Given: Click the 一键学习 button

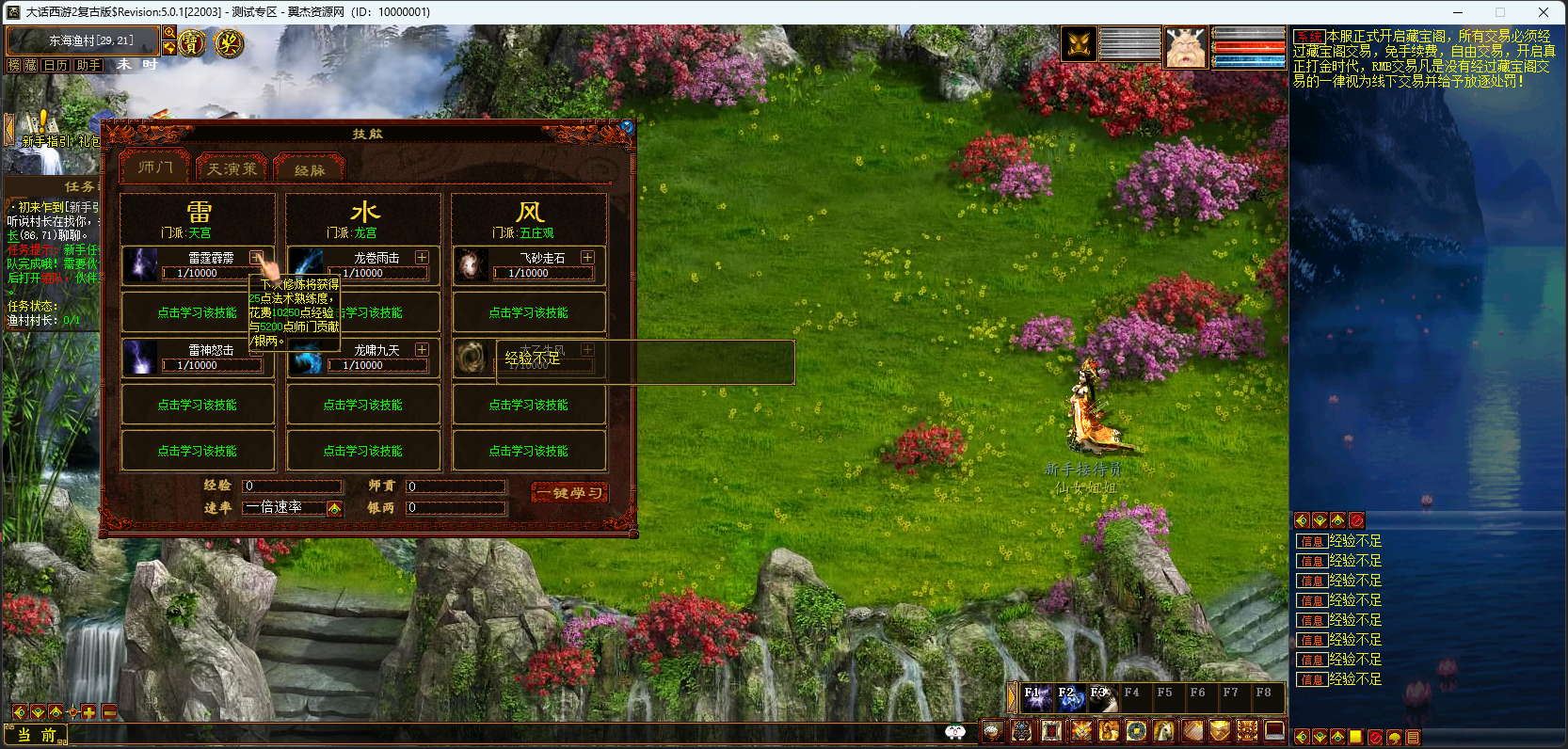Looking at the screenshot, I should pyautogui.click(x=569, y=493).
